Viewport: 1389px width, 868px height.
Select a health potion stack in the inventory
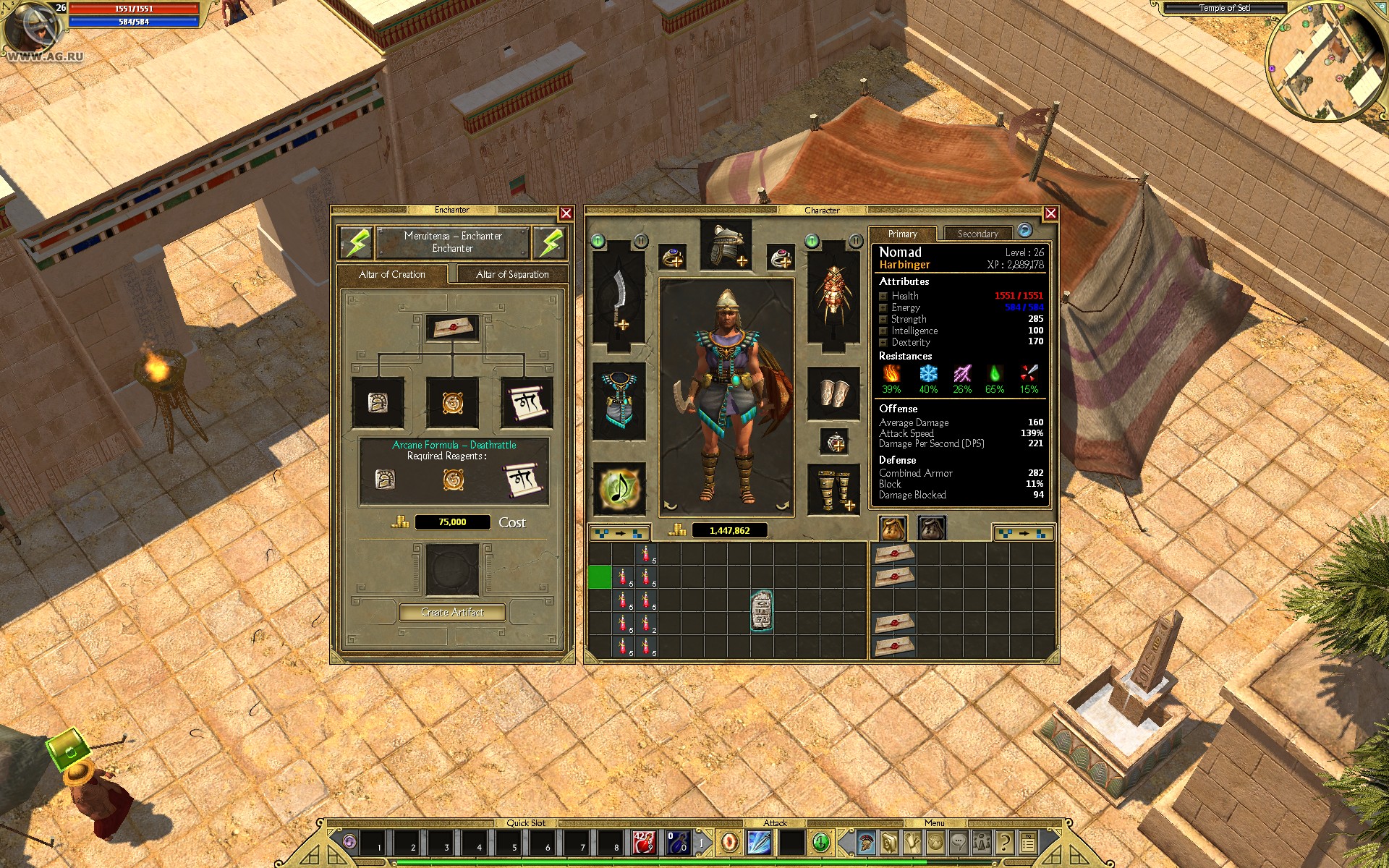(x=624, y=579)
